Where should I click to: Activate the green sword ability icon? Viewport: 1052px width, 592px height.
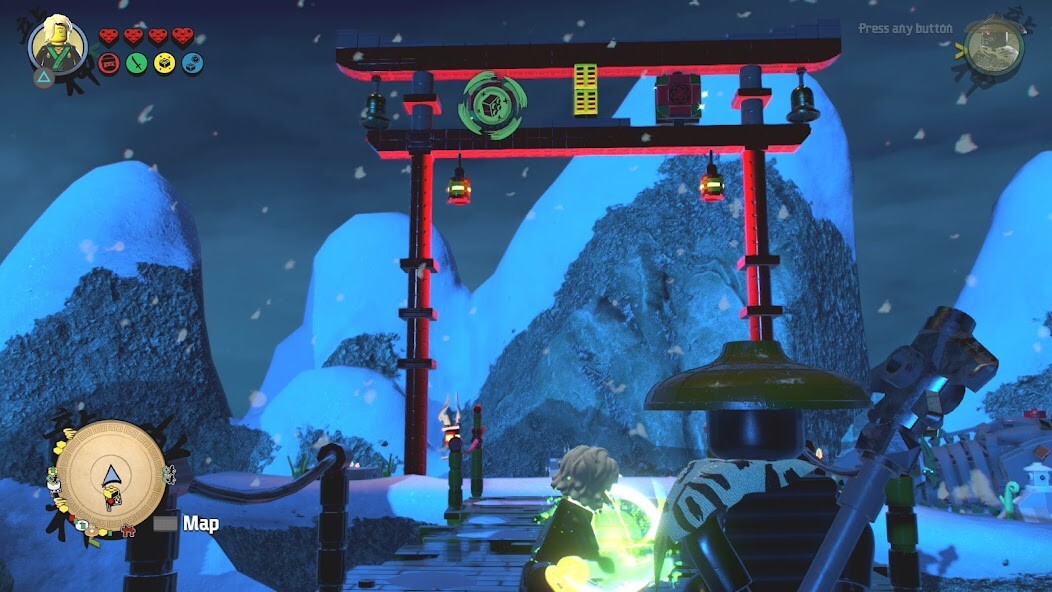click(x=136, y=64)
